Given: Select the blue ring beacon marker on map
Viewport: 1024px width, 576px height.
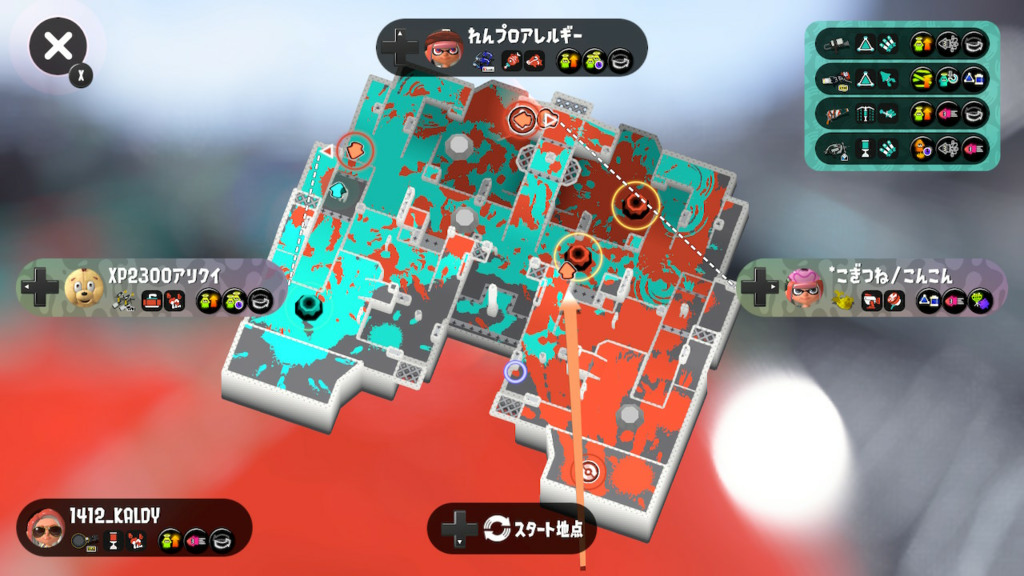Looking at the screenshot, I should point(515,372).
